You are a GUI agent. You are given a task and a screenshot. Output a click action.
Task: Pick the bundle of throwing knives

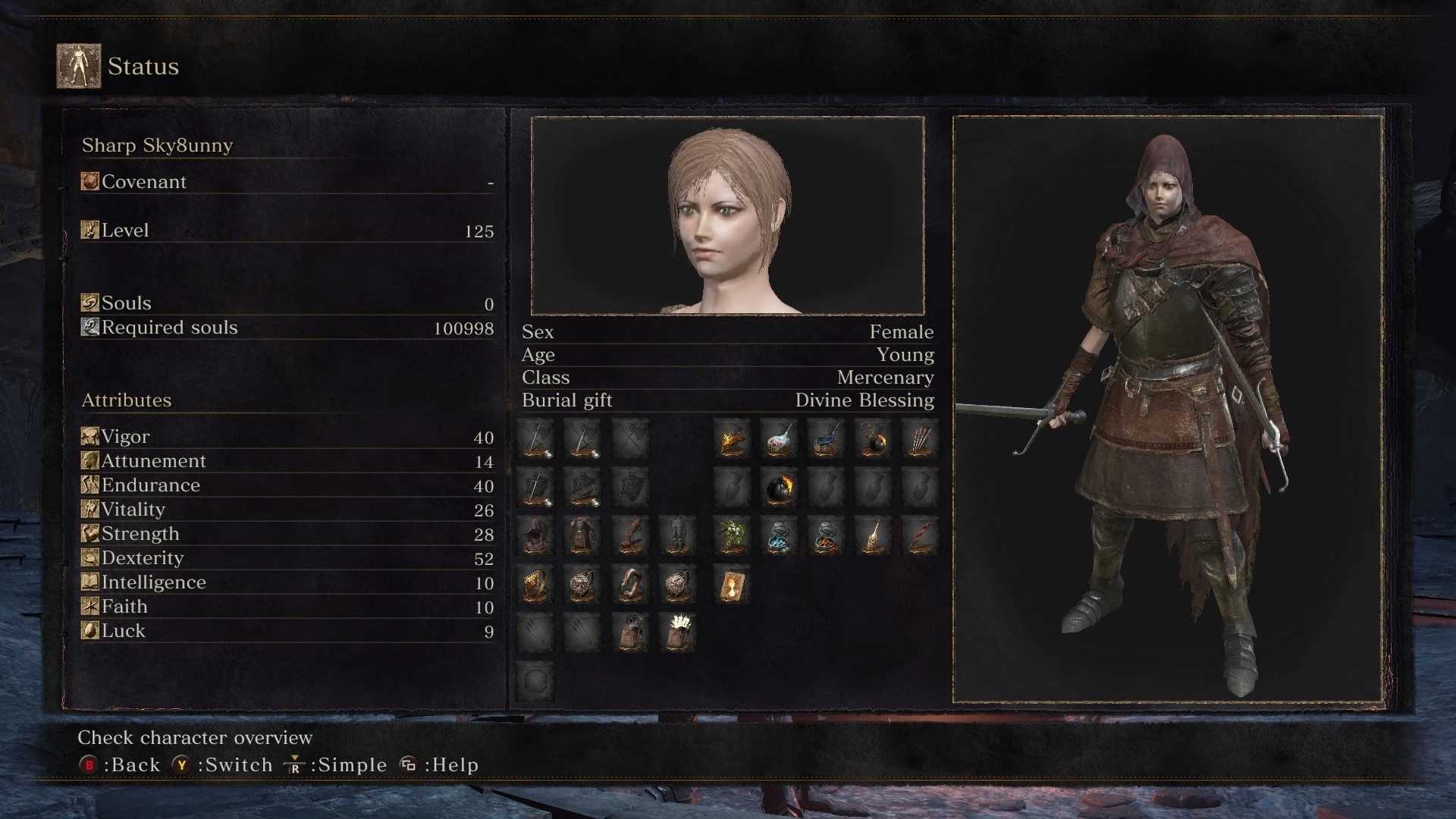click(x=920, y=439)
